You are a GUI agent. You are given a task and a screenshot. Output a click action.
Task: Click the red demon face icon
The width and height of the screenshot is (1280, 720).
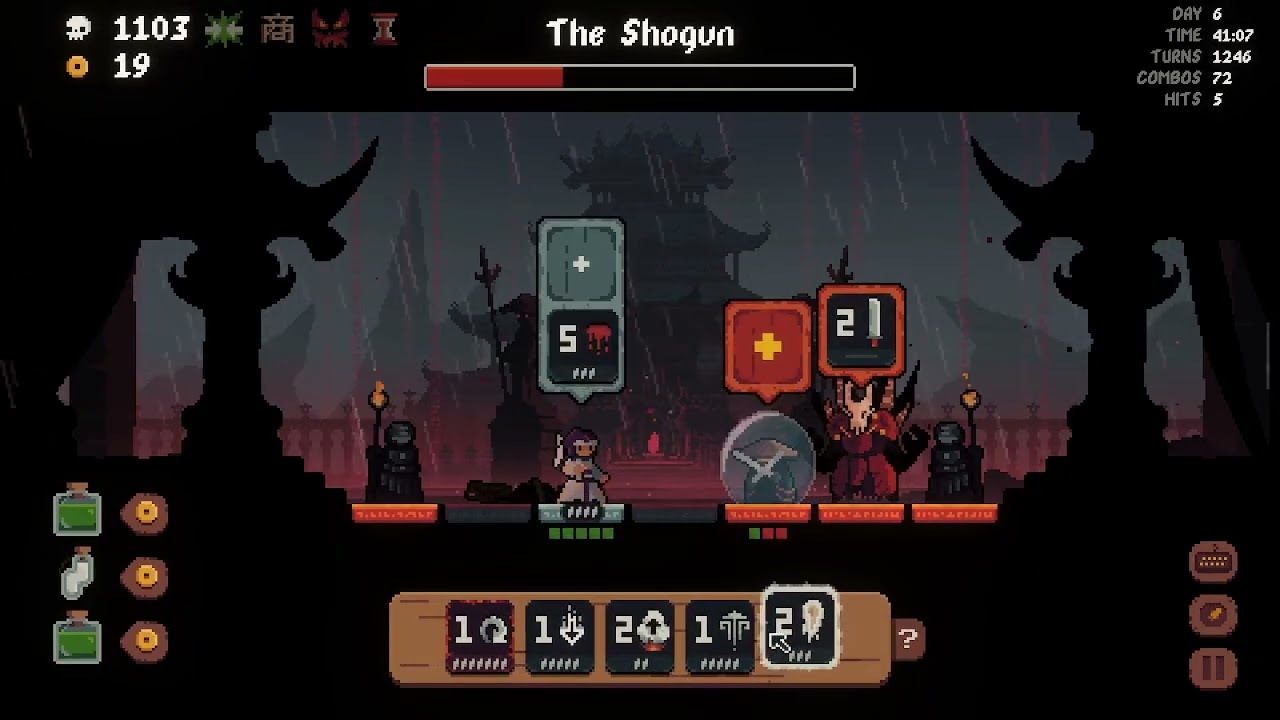pos(330,29)
